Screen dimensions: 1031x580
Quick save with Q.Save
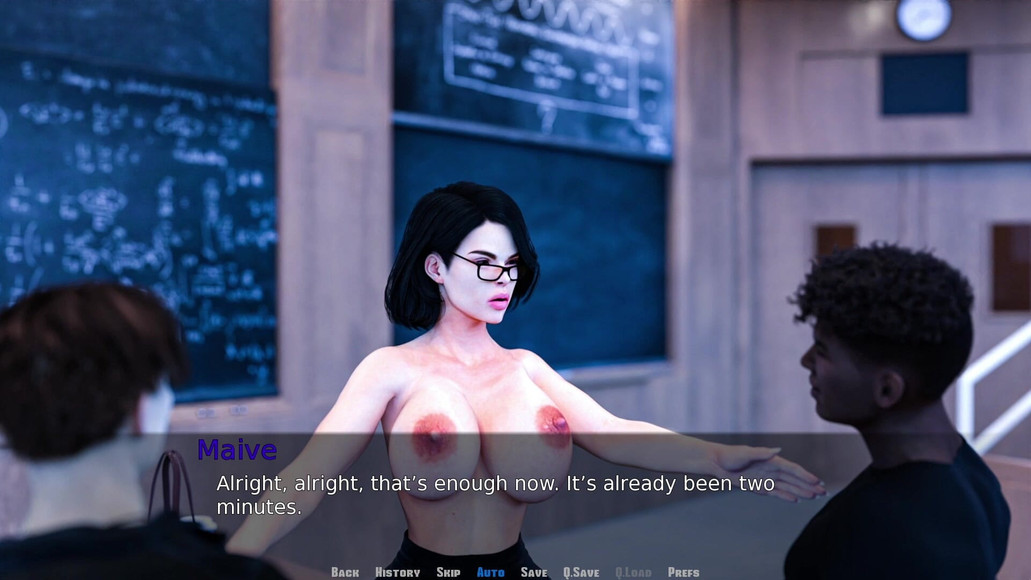click(x=581, y=572)
